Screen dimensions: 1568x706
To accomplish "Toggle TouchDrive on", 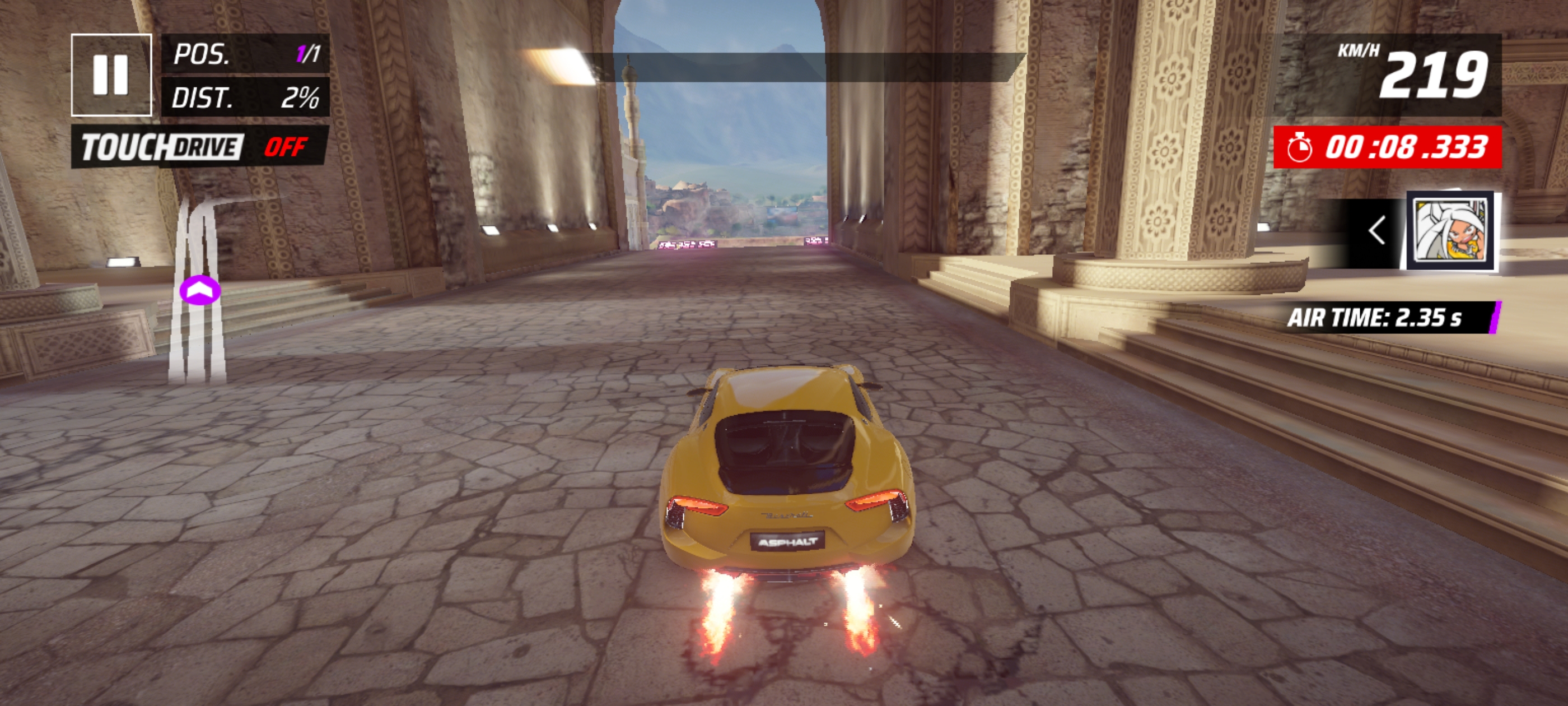I will tap(200, 147).
